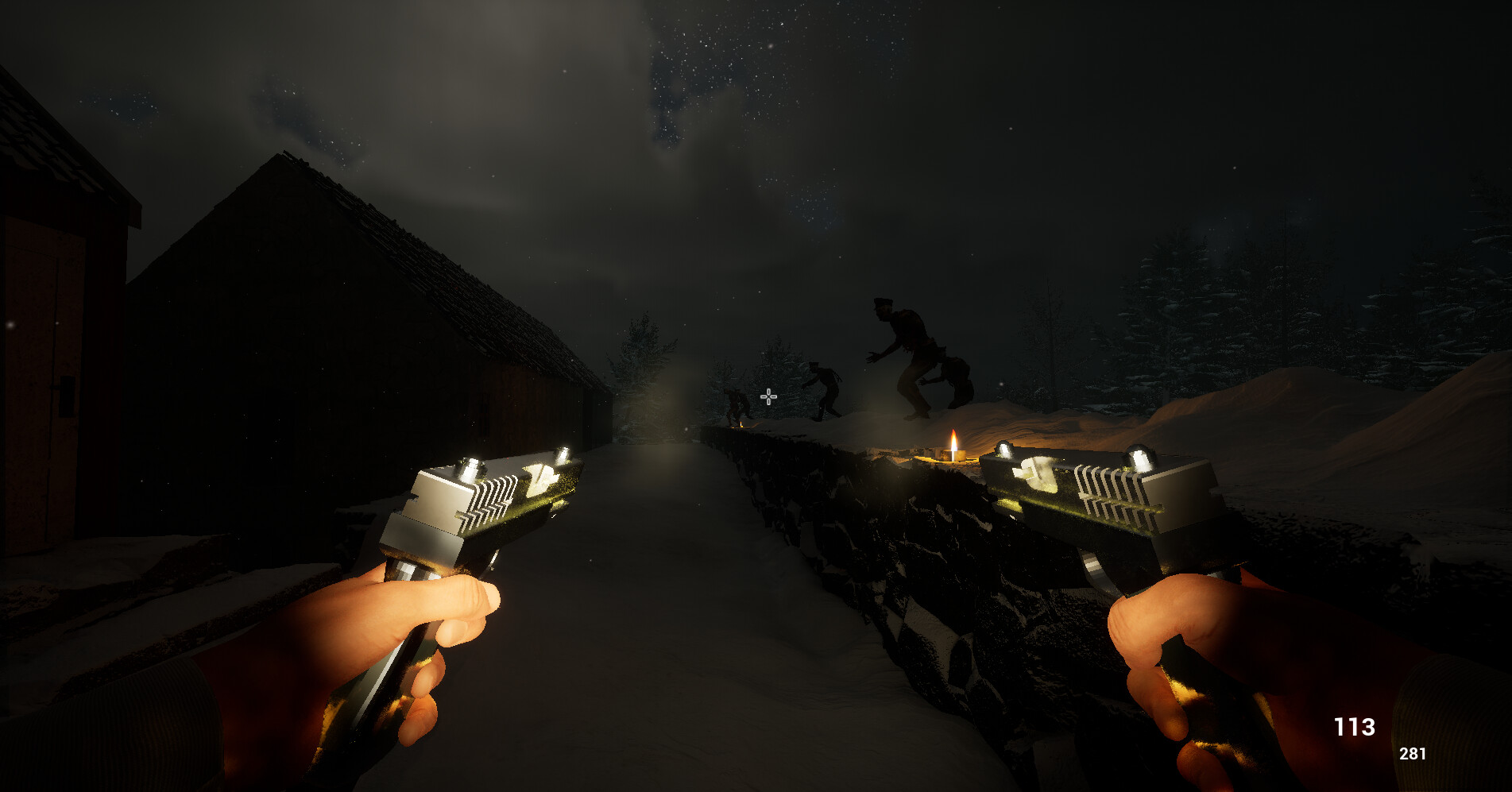
Task: Click the crosshair in the screen center
Action: 768,396
